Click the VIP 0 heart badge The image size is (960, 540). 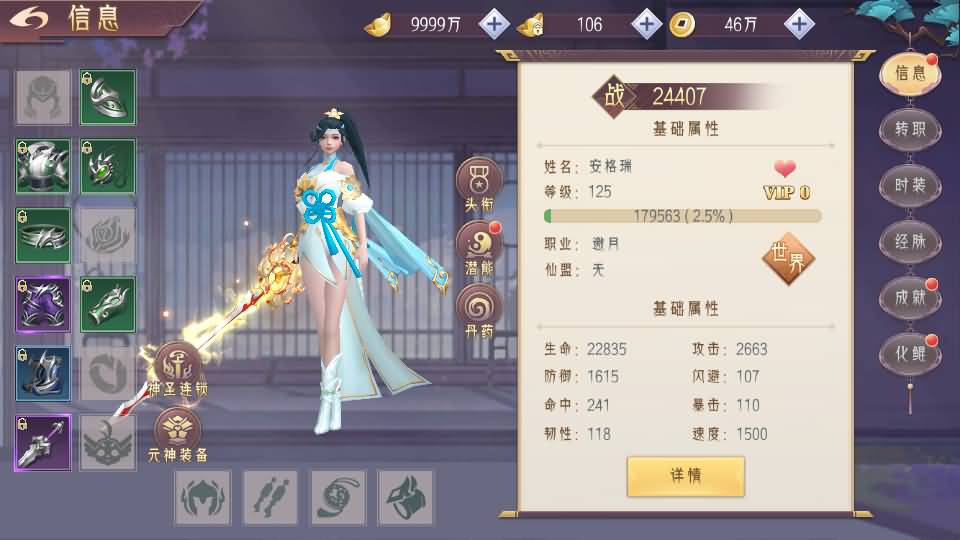click(786, 180)
